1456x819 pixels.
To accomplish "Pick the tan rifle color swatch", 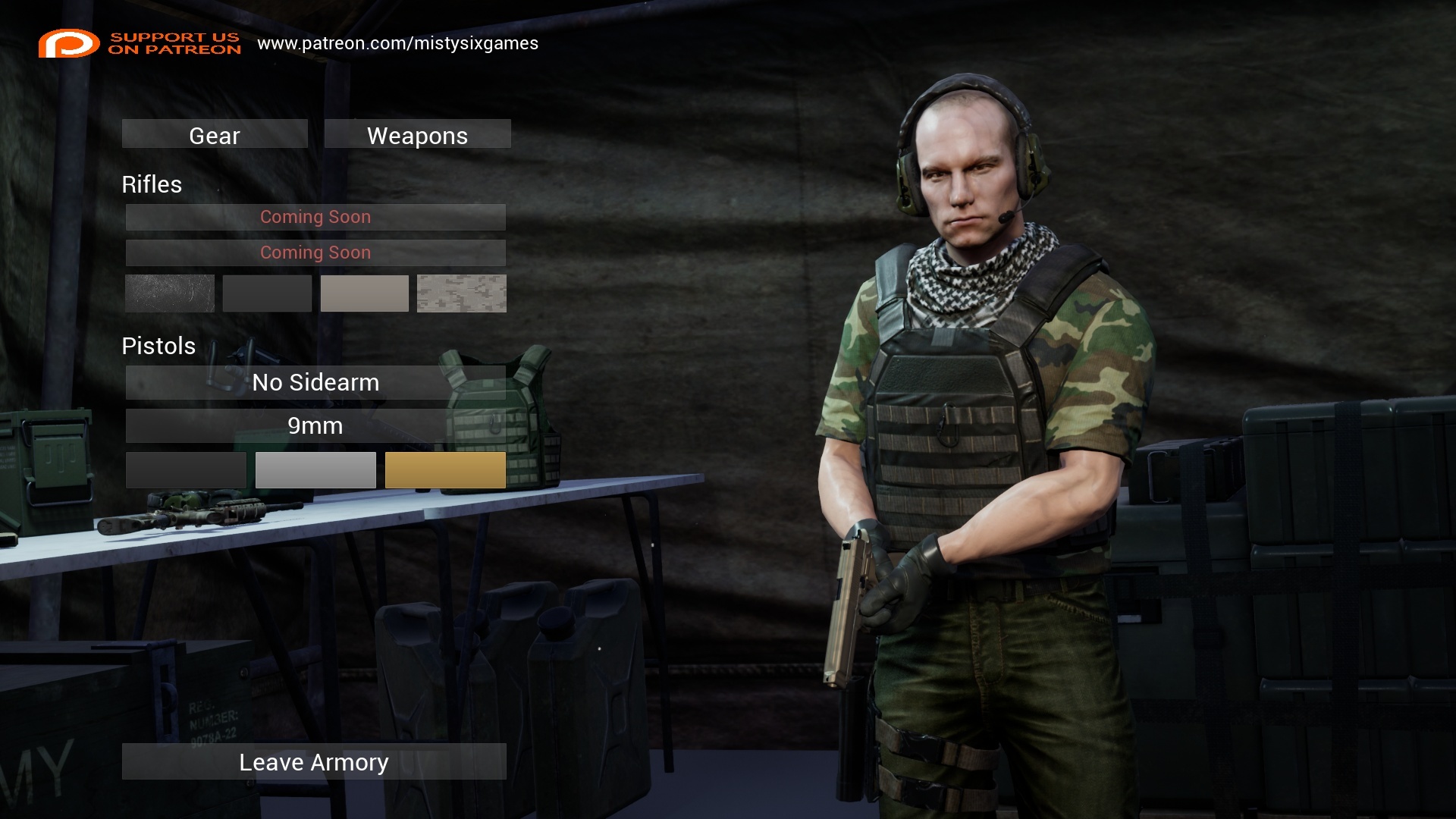I will pyautogui.click(x=364, y=293).
